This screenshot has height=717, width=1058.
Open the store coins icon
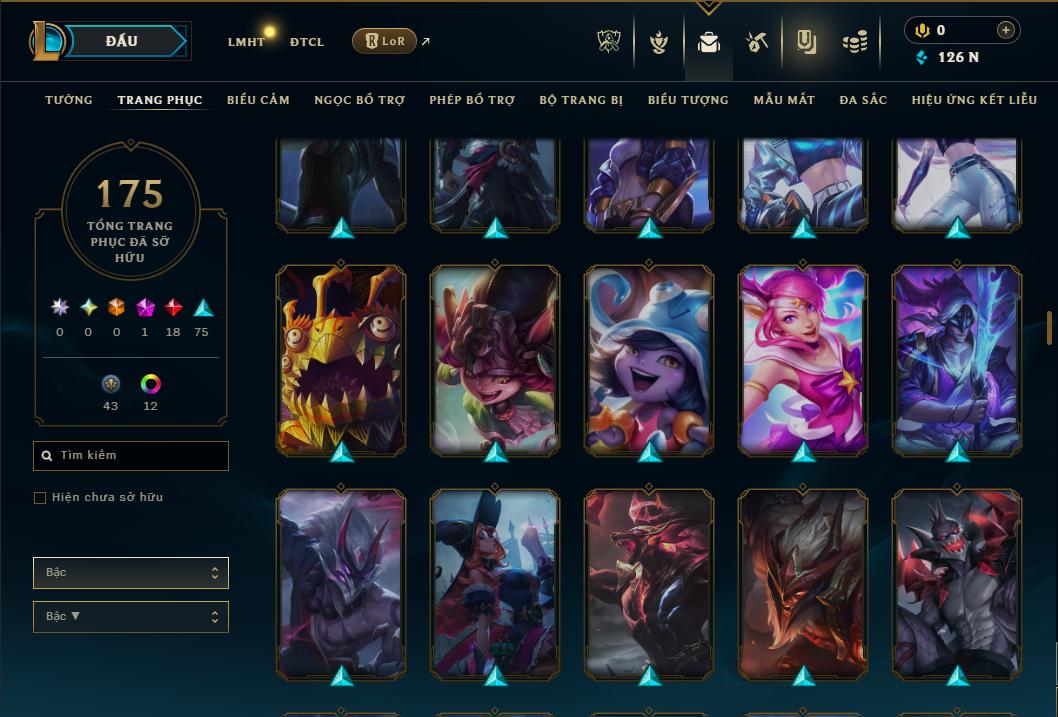pos(853,42)
